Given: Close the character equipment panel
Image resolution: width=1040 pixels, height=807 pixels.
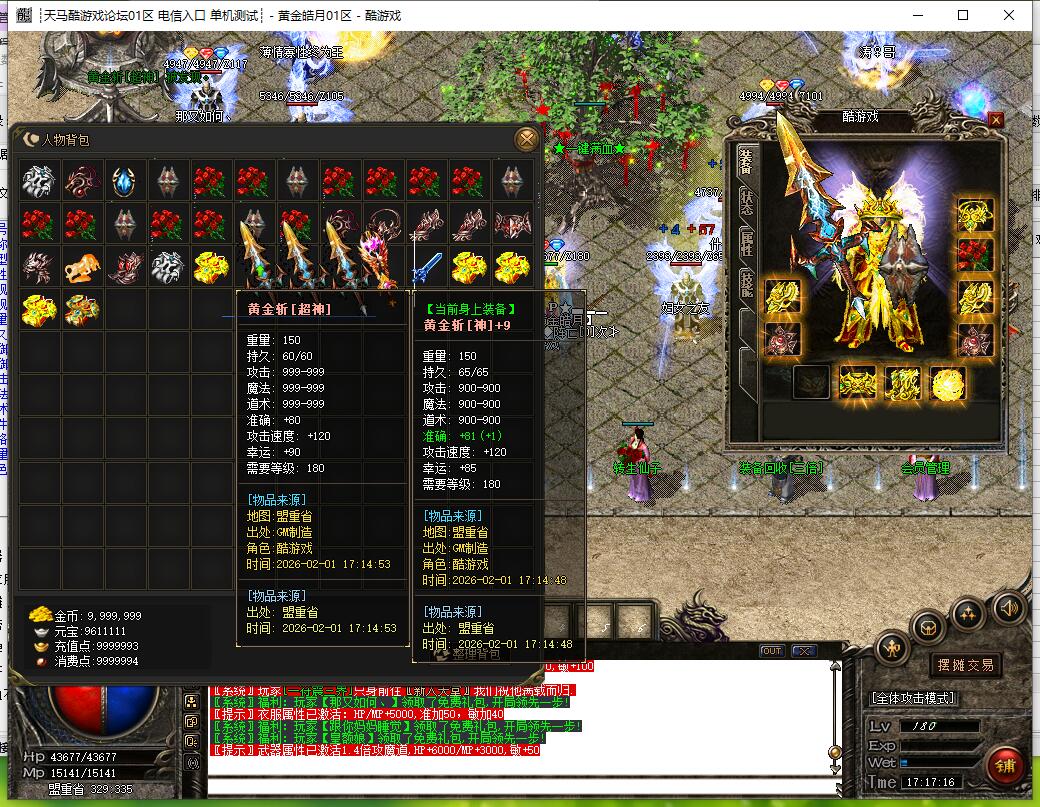Looking at the screenshot, I should click(x=996, y=119).
